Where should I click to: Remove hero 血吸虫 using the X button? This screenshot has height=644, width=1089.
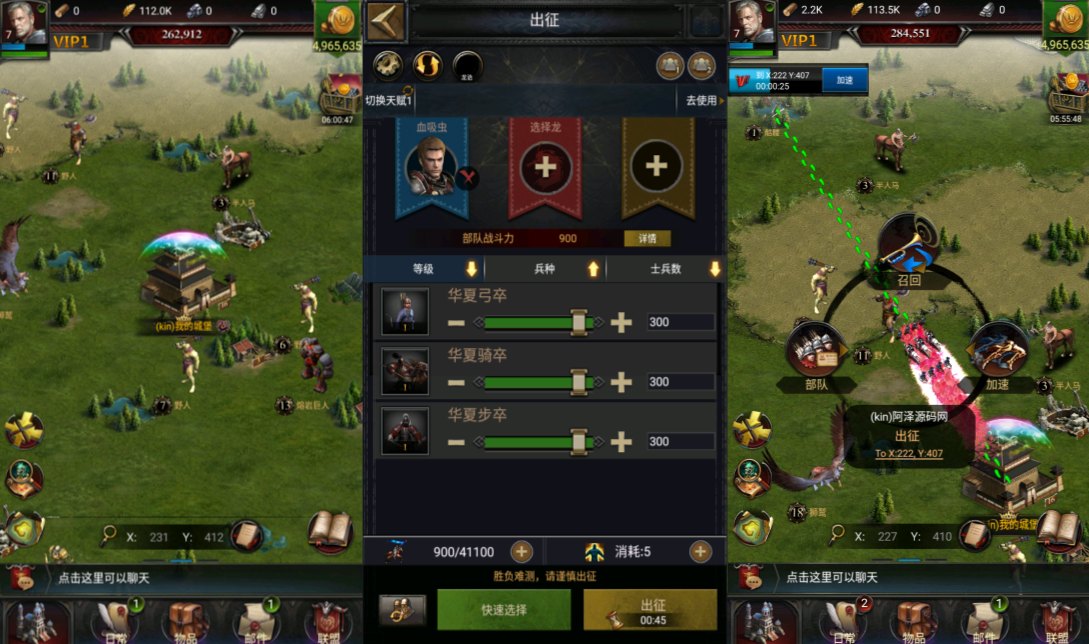(466, 179)
